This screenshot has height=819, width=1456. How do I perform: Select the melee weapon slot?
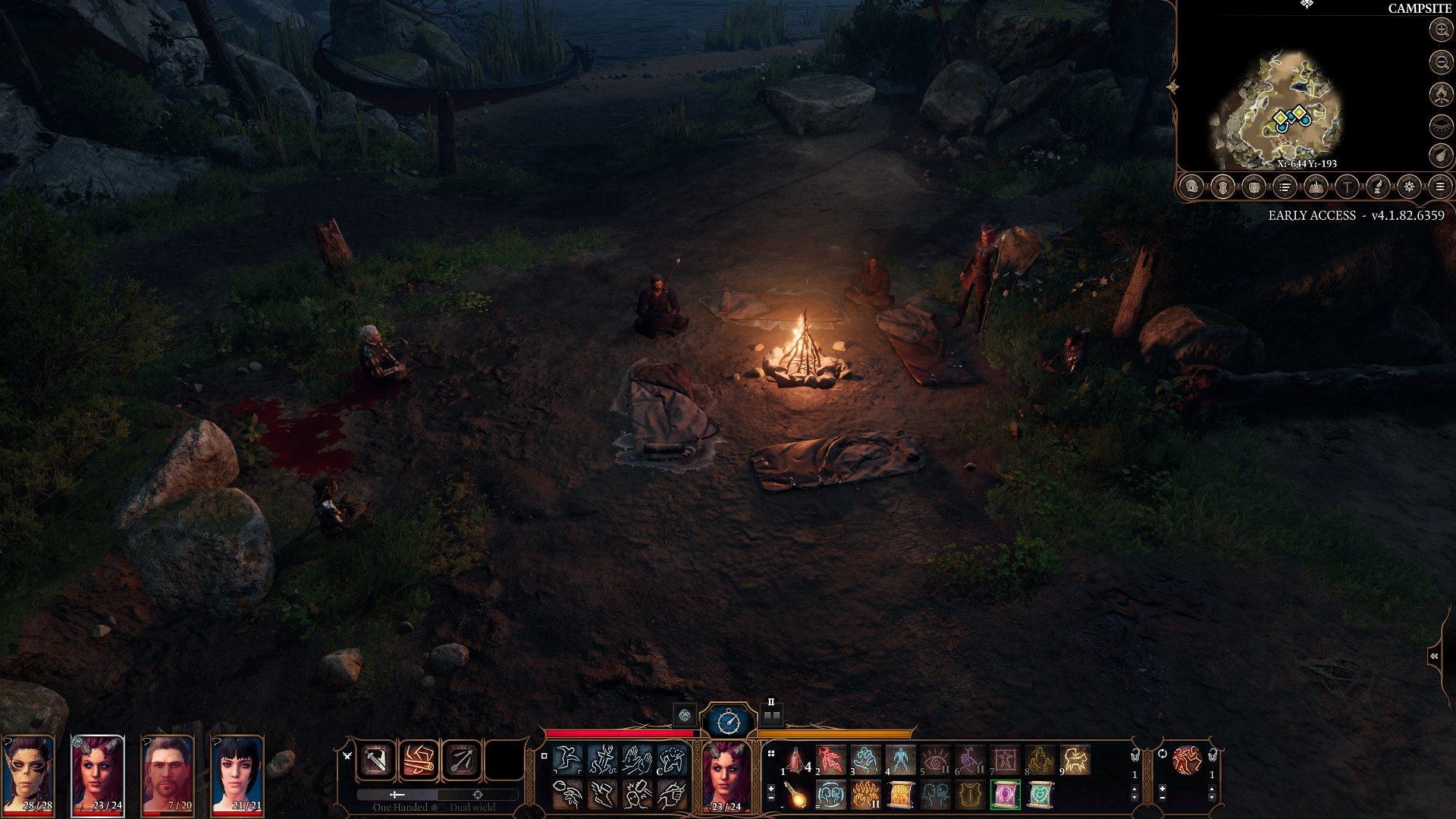(376, 761)
